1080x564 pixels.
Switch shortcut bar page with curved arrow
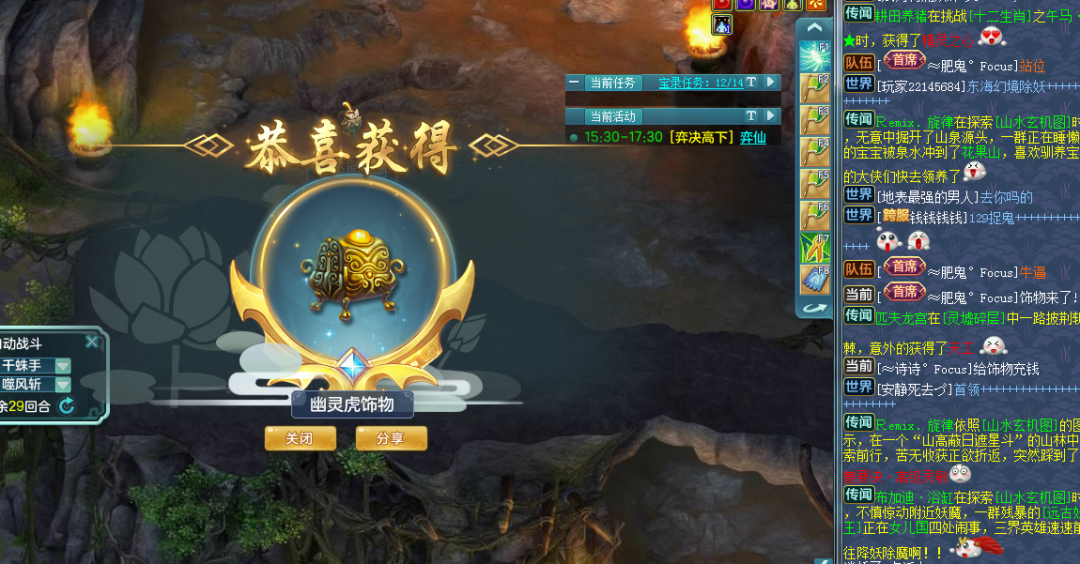tap(815, 308)
